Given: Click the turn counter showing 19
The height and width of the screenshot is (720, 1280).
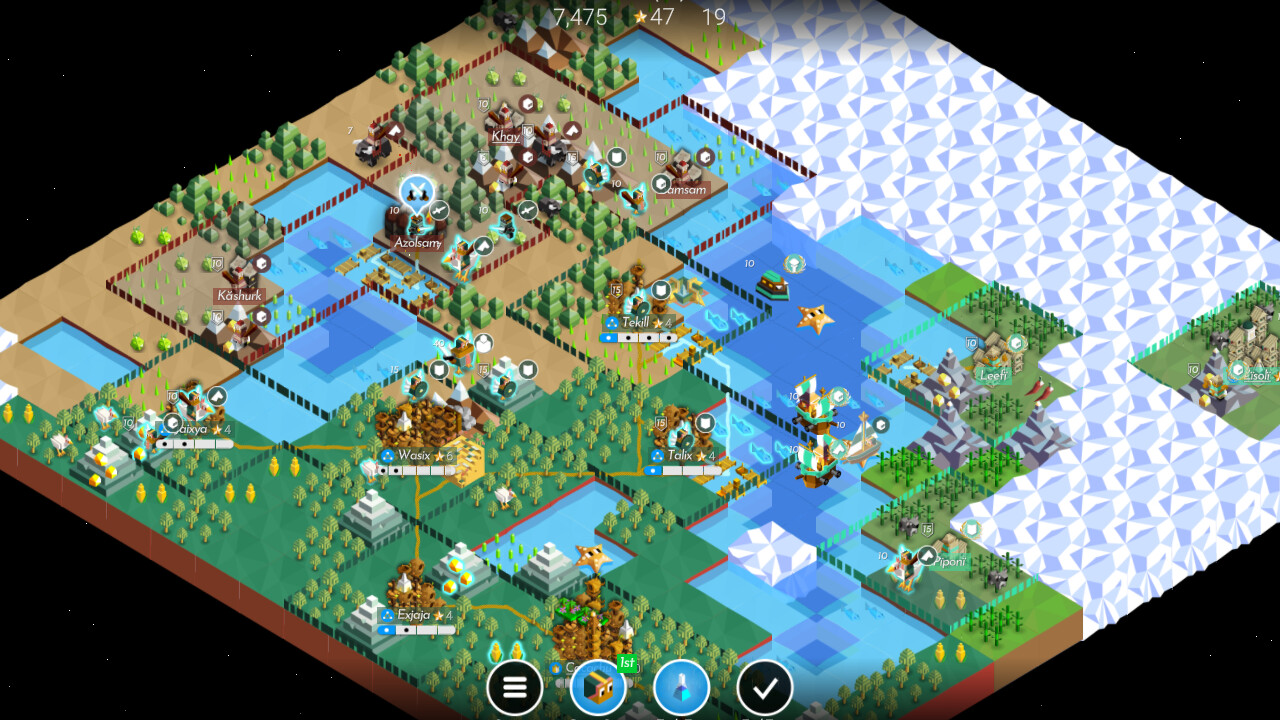Looking at the screenshot, I should tap(712, 17).
